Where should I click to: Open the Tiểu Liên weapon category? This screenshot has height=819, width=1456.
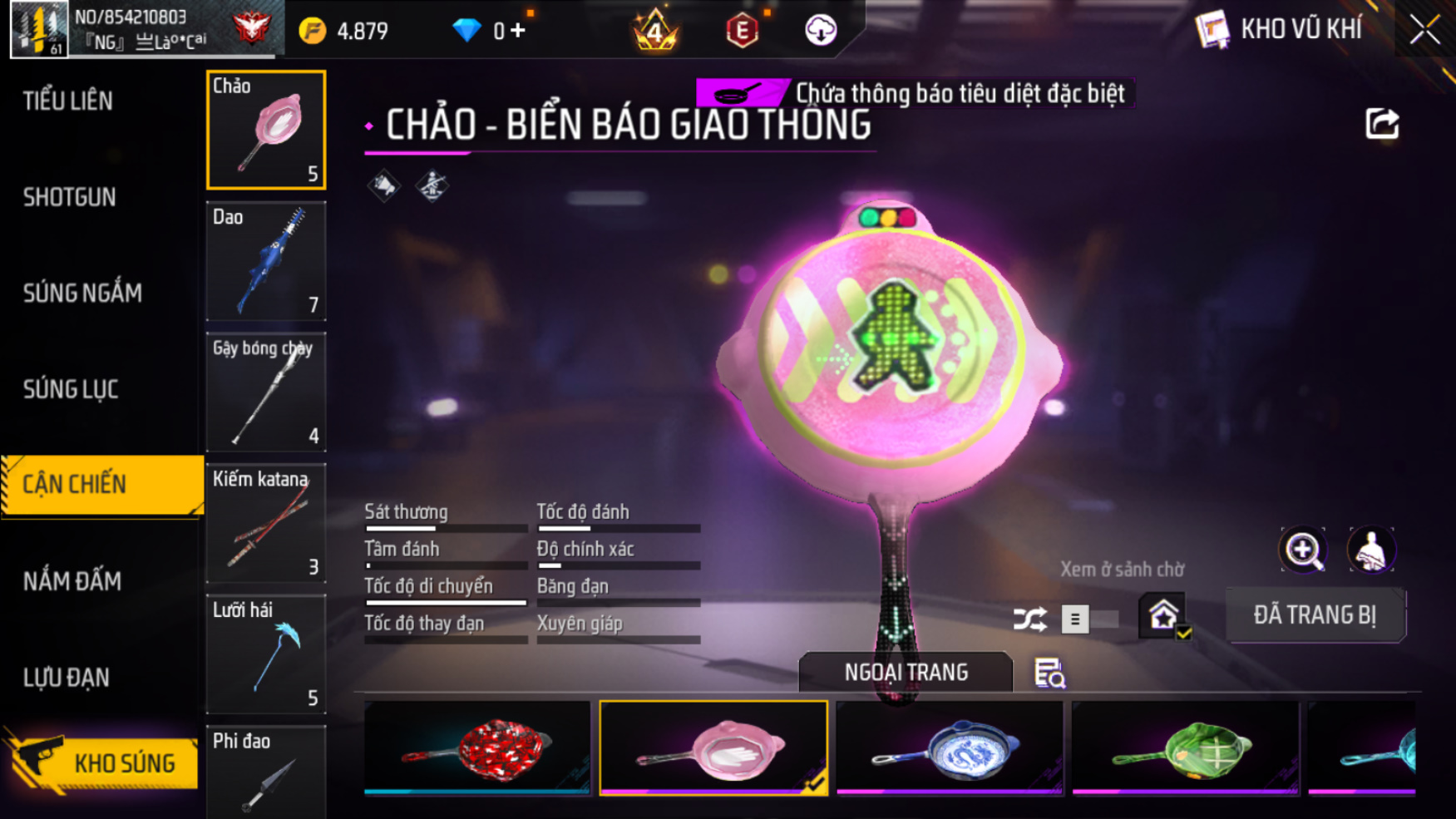pos(68,101)
